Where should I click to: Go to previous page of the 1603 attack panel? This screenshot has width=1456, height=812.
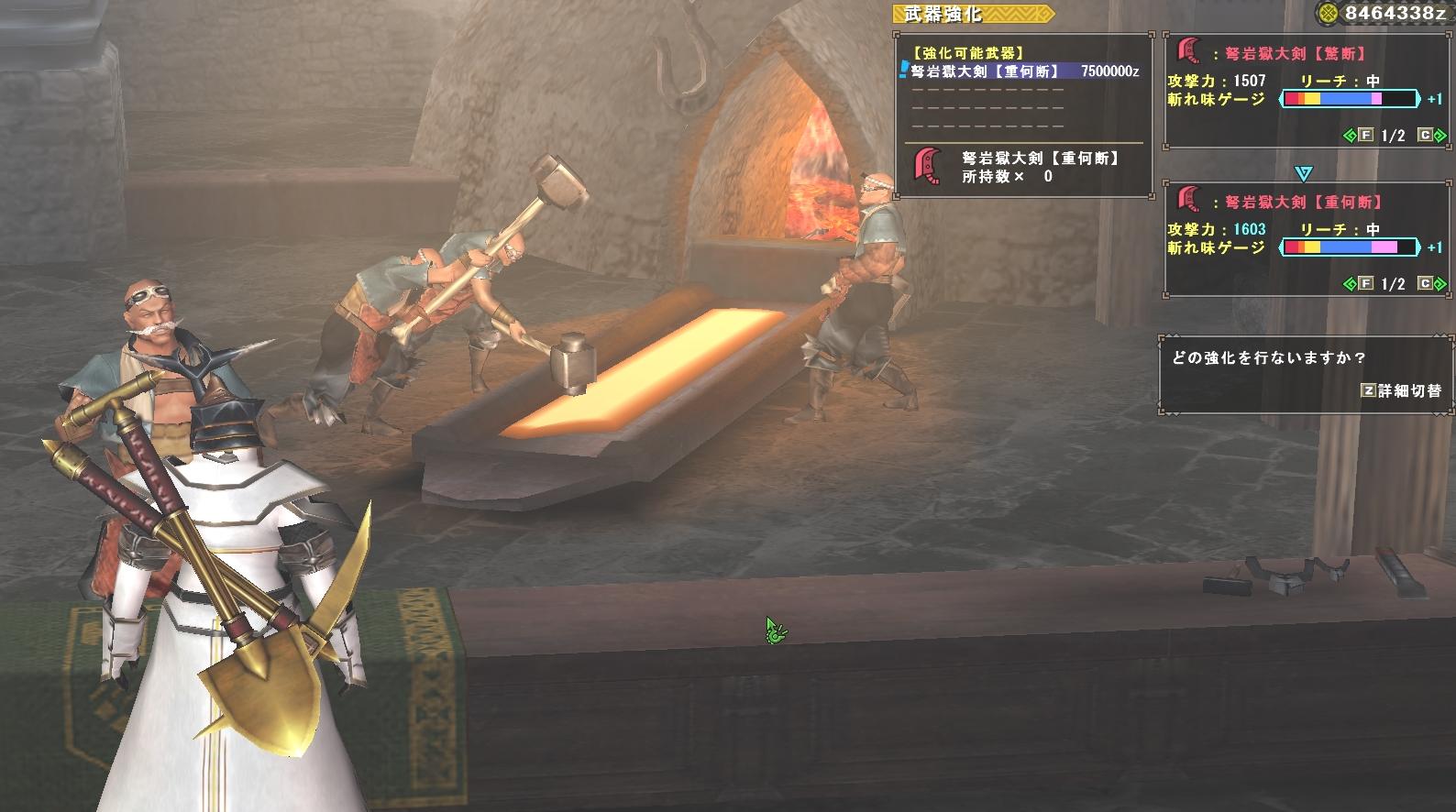1350,284
